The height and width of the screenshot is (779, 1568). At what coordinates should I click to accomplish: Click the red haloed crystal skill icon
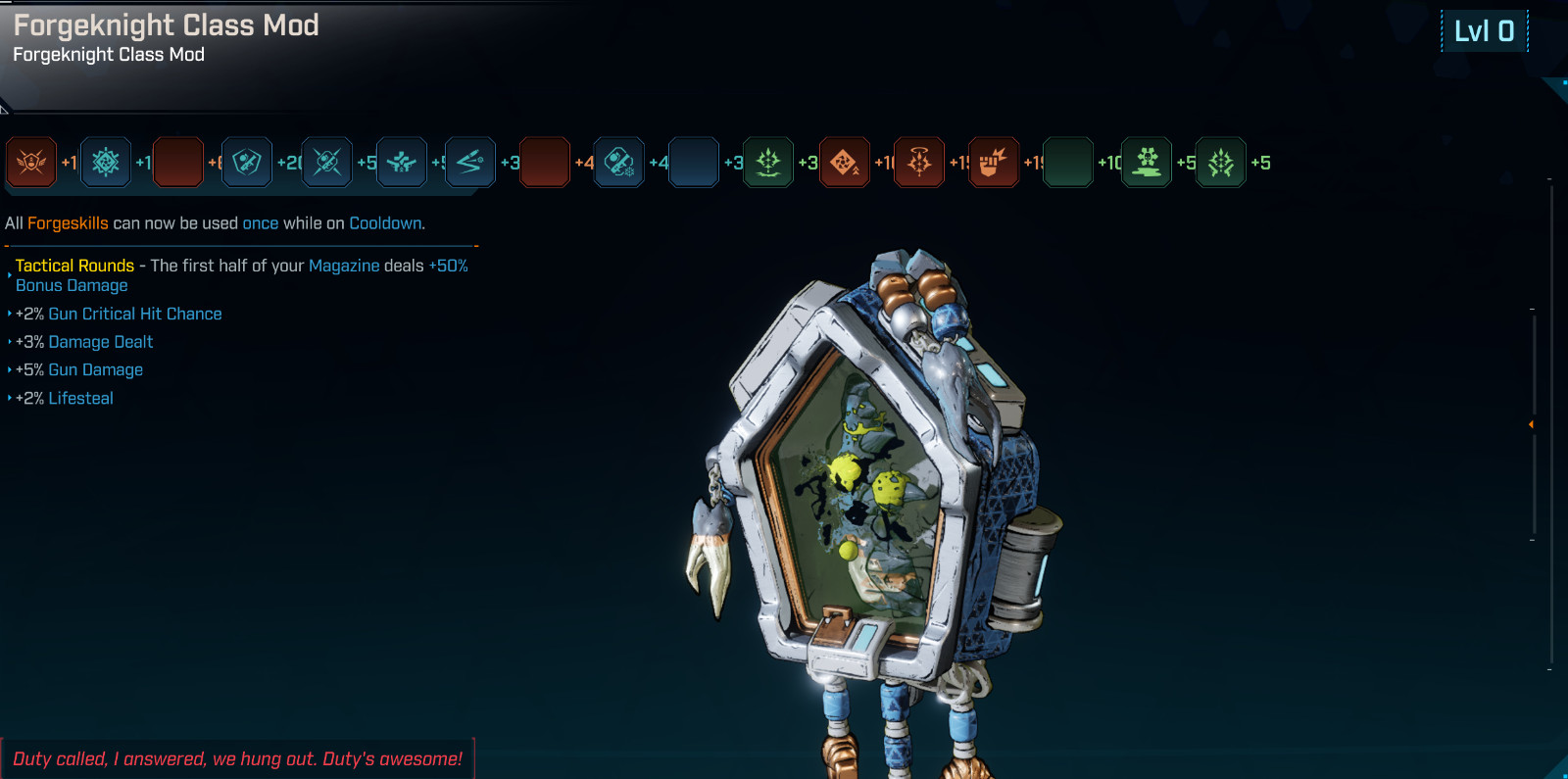point(919,163)
